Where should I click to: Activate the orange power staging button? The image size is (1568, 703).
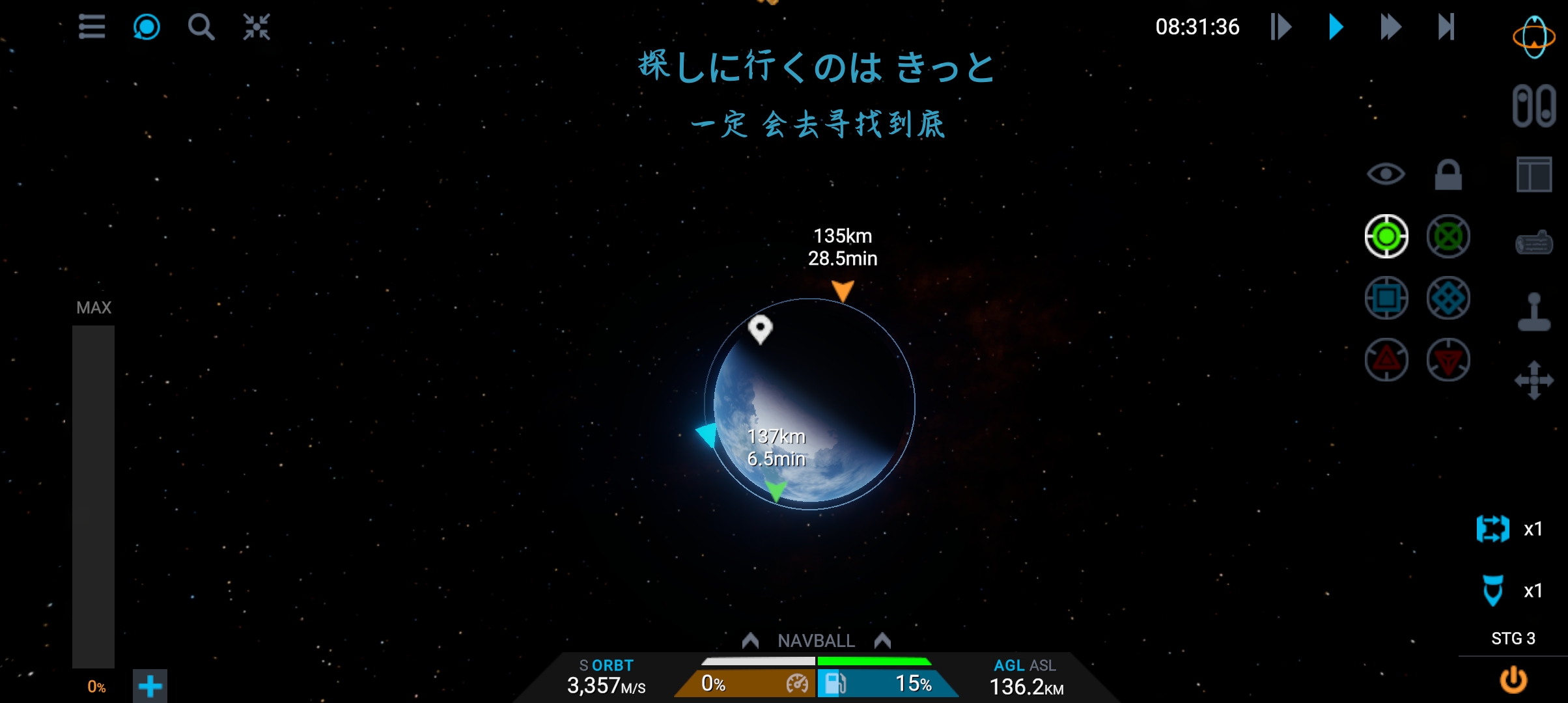click(x=1513, y=680)
